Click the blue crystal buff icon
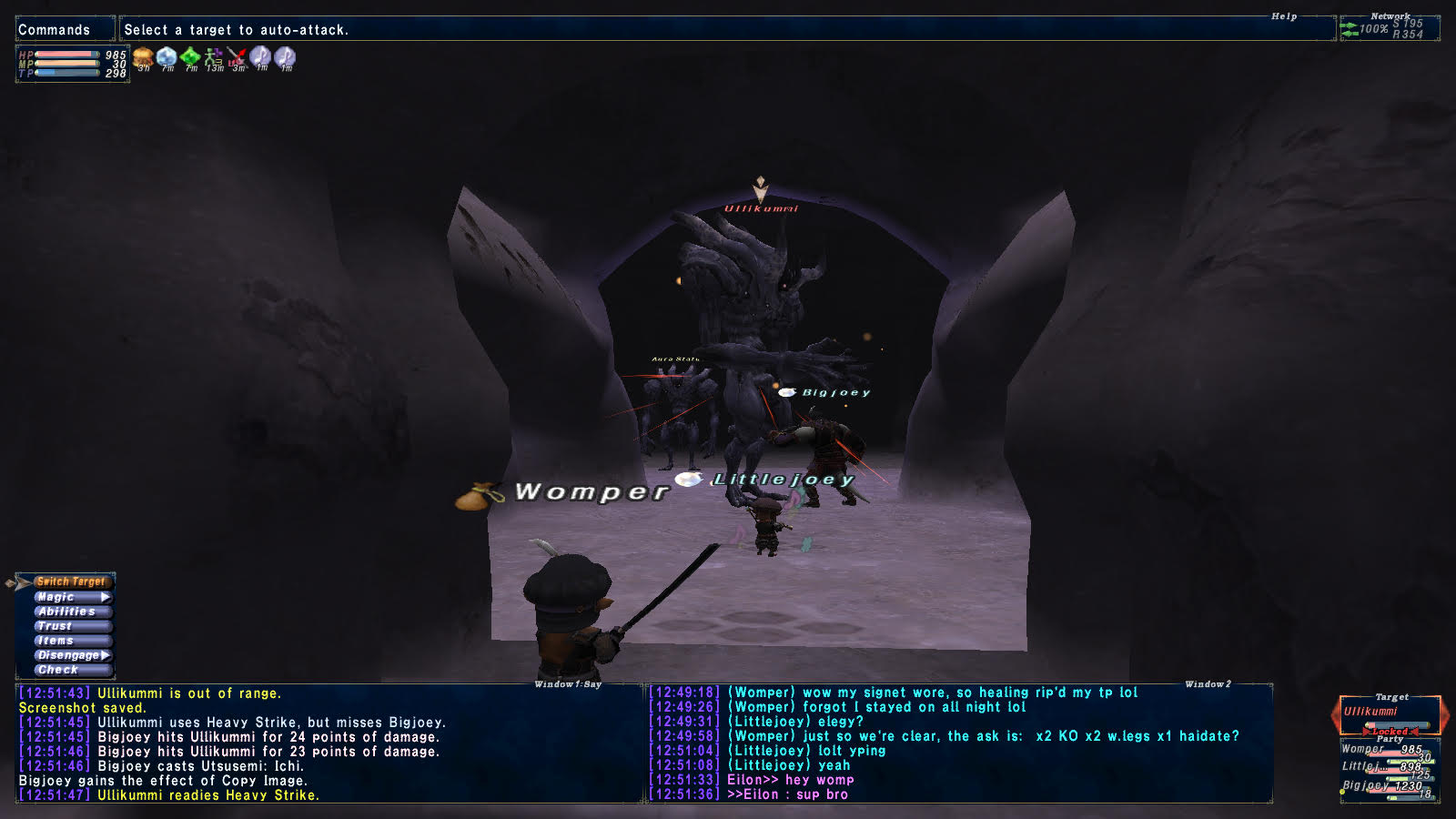 [167, 58]
